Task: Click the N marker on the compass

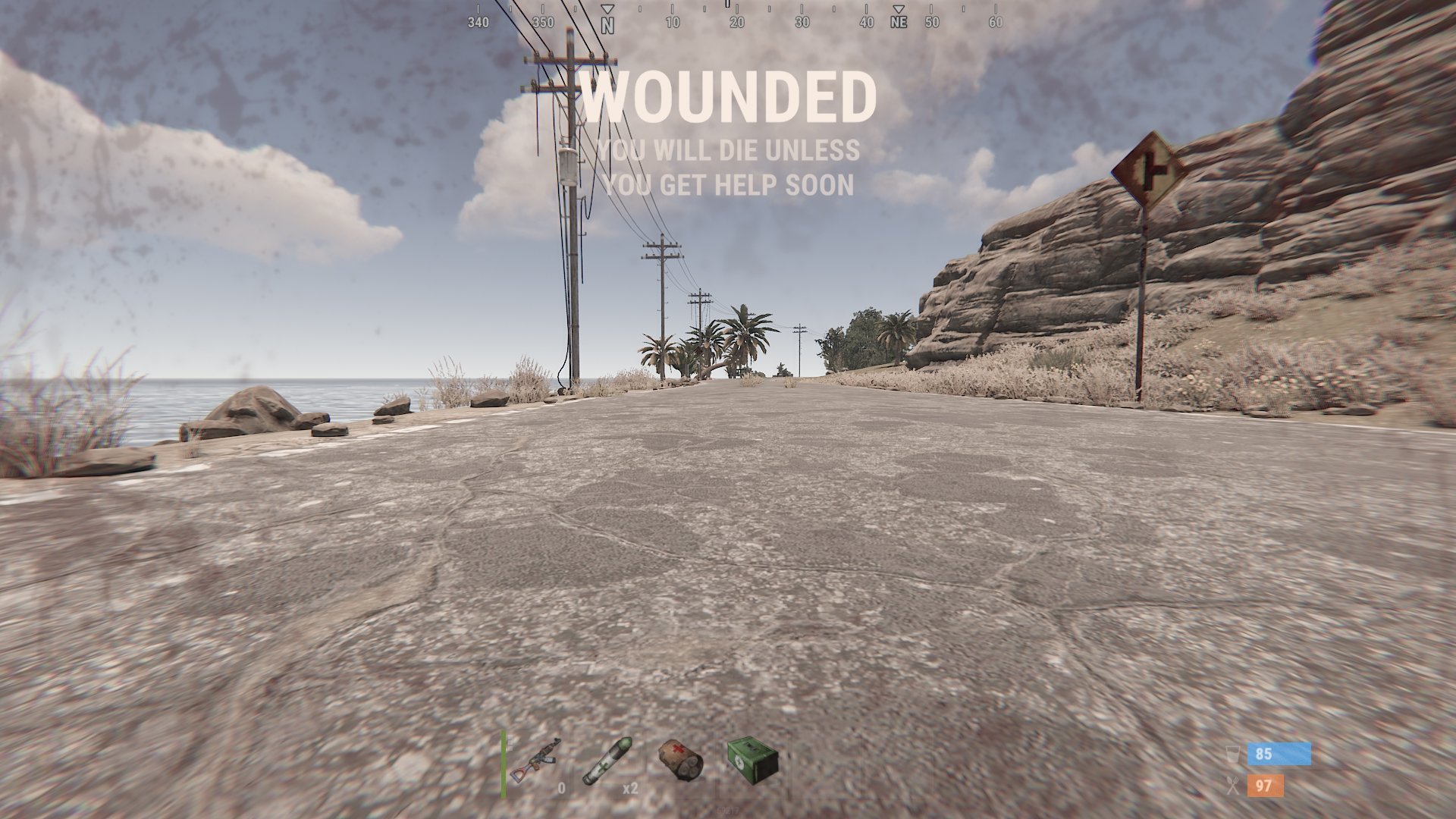Action: [607, 23]
